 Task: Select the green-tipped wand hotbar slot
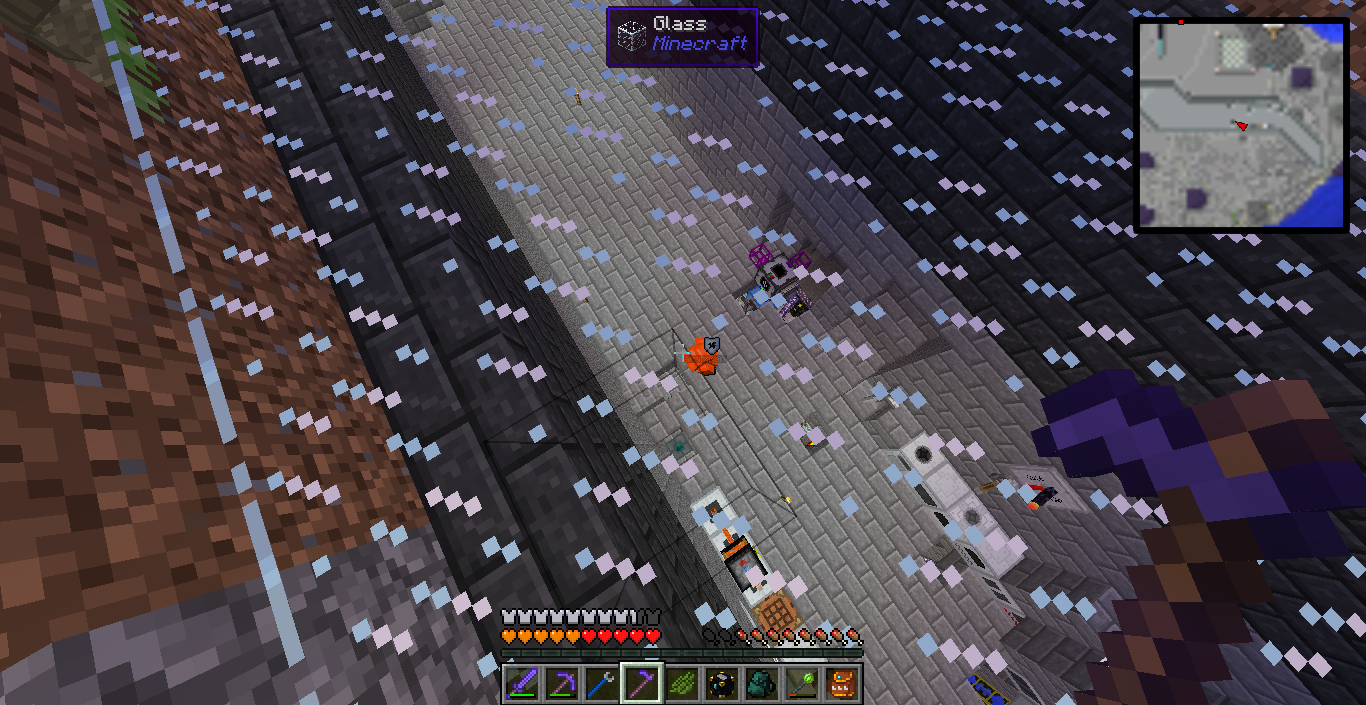click(801, 684)
